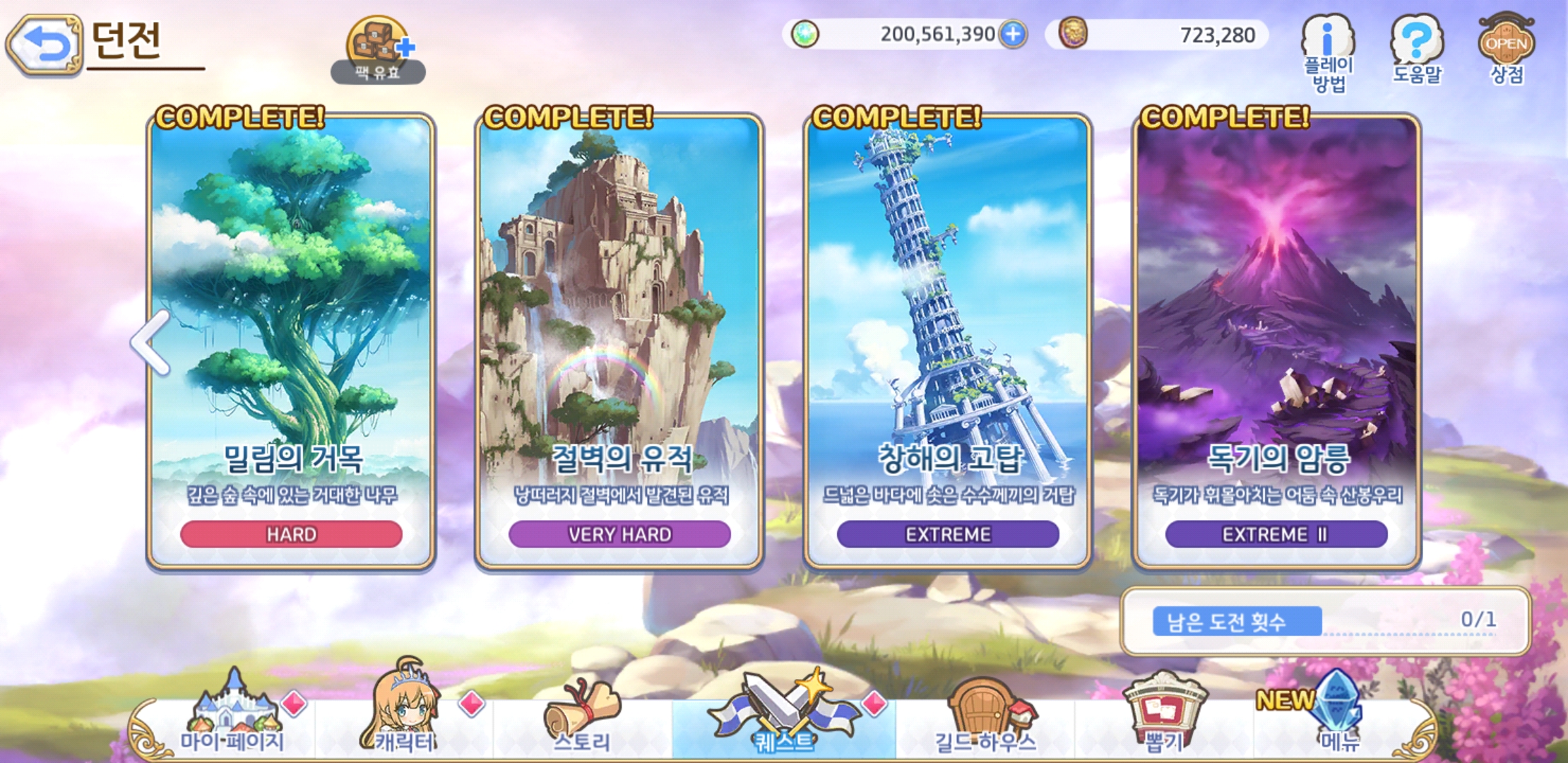The image size is (1568, 763).
Task: Open the 도움말 help button
Action: pos(1417,49)
